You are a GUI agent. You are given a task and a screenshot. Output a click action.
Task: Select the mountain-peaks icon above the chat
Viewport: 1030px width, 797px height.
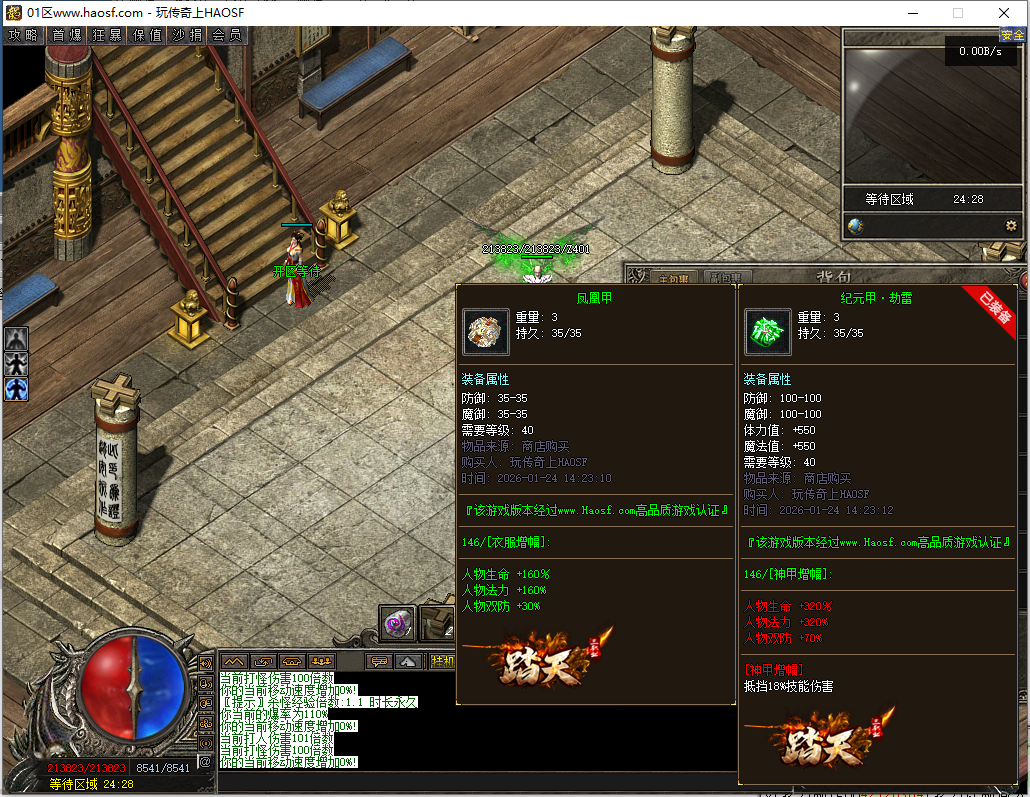pyautogui.click(x=234, y=661)
